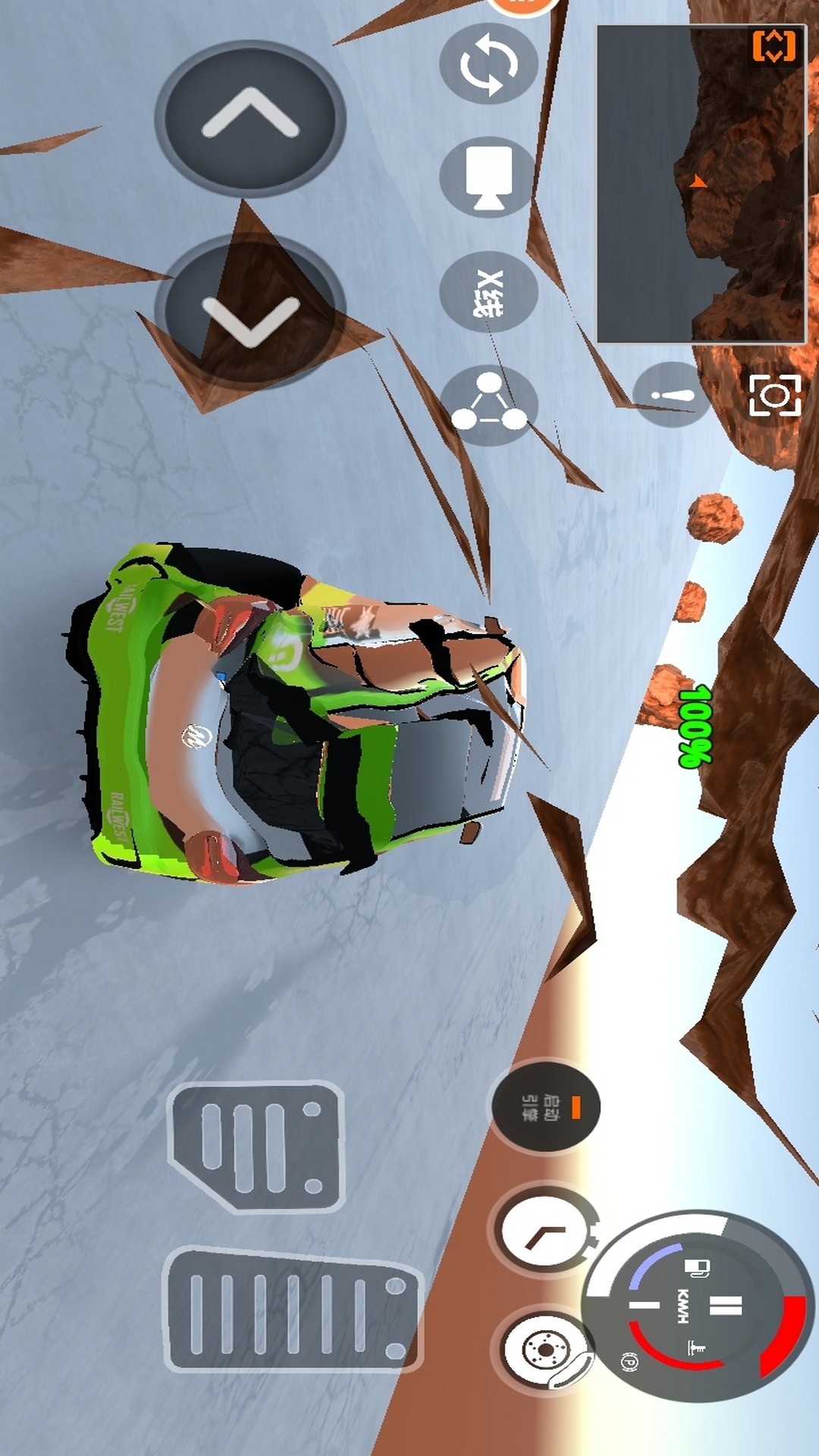The height and width of the screenshot is (1456, 819).
Task: Toggle the X线 x-ray view button
Action: pos(488,292)
